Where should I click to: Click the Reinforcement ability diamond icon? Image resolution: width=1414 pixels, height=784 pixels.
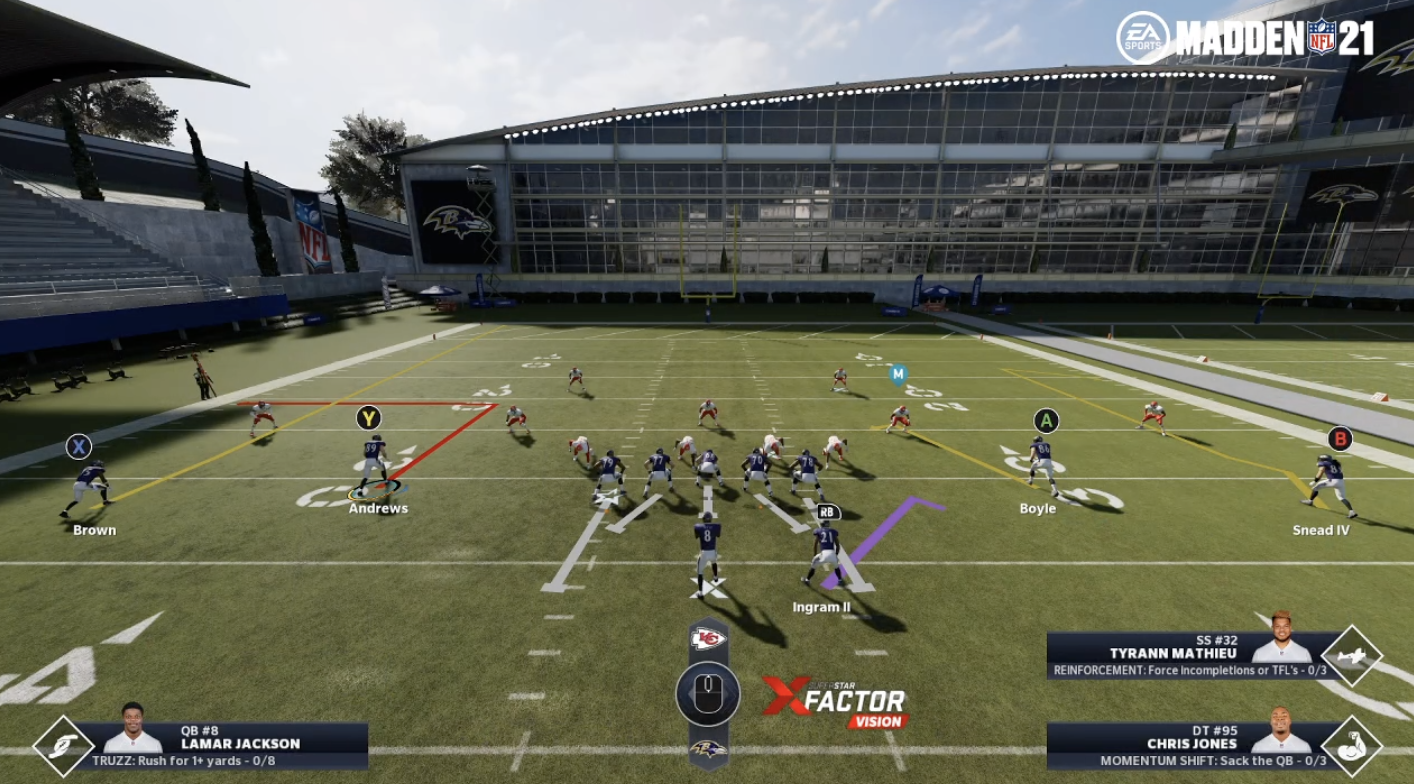click(x=1351, y=656)
